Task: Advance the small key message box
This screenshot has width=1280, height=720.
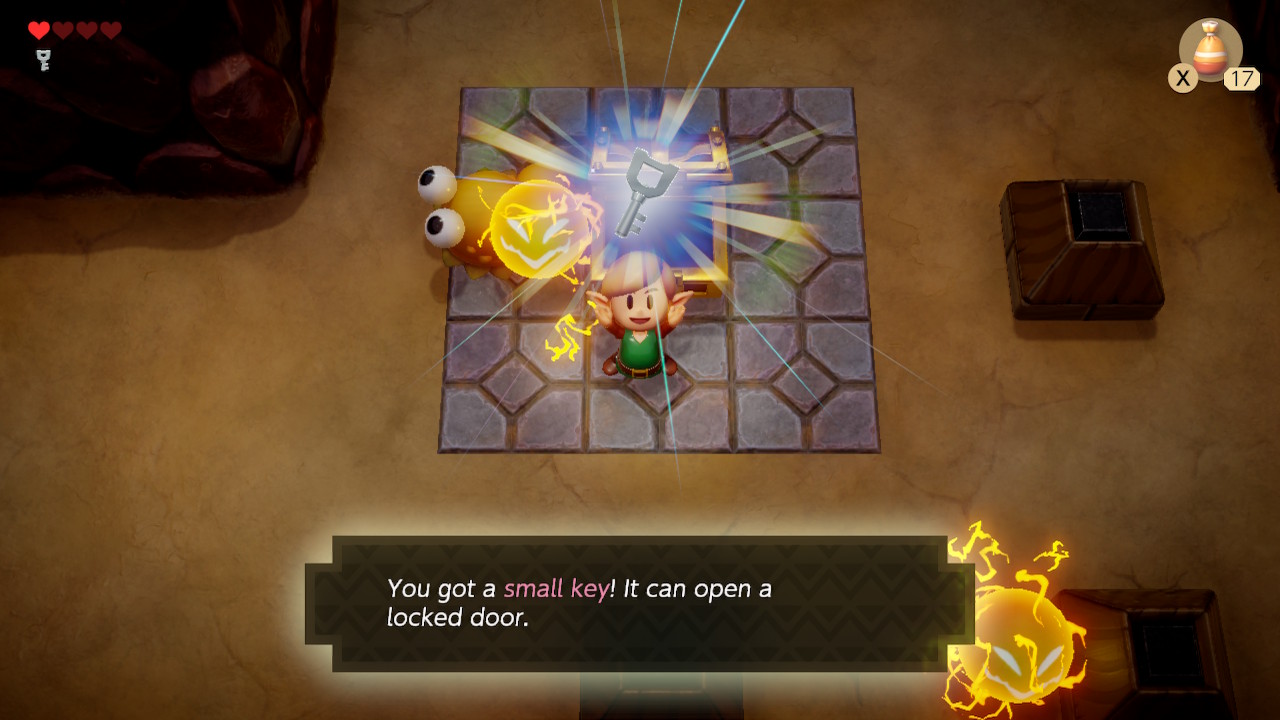Action: point(640,603)
